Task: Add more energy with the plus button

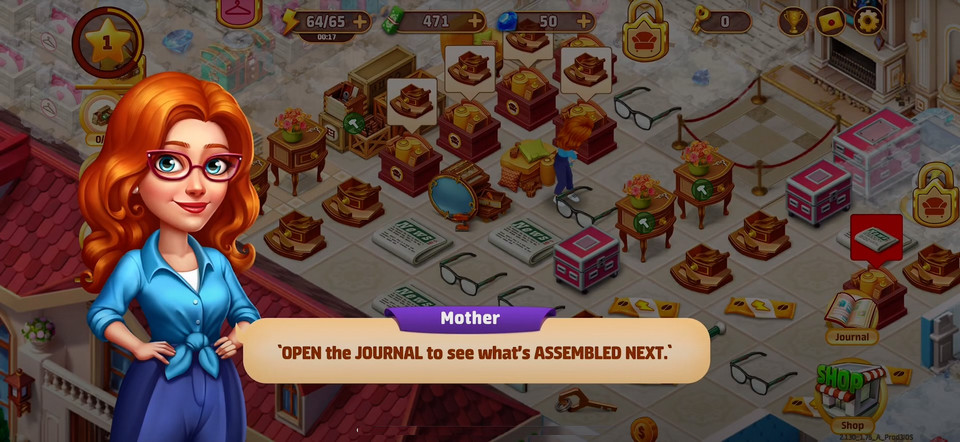Action: coord(360,20)
